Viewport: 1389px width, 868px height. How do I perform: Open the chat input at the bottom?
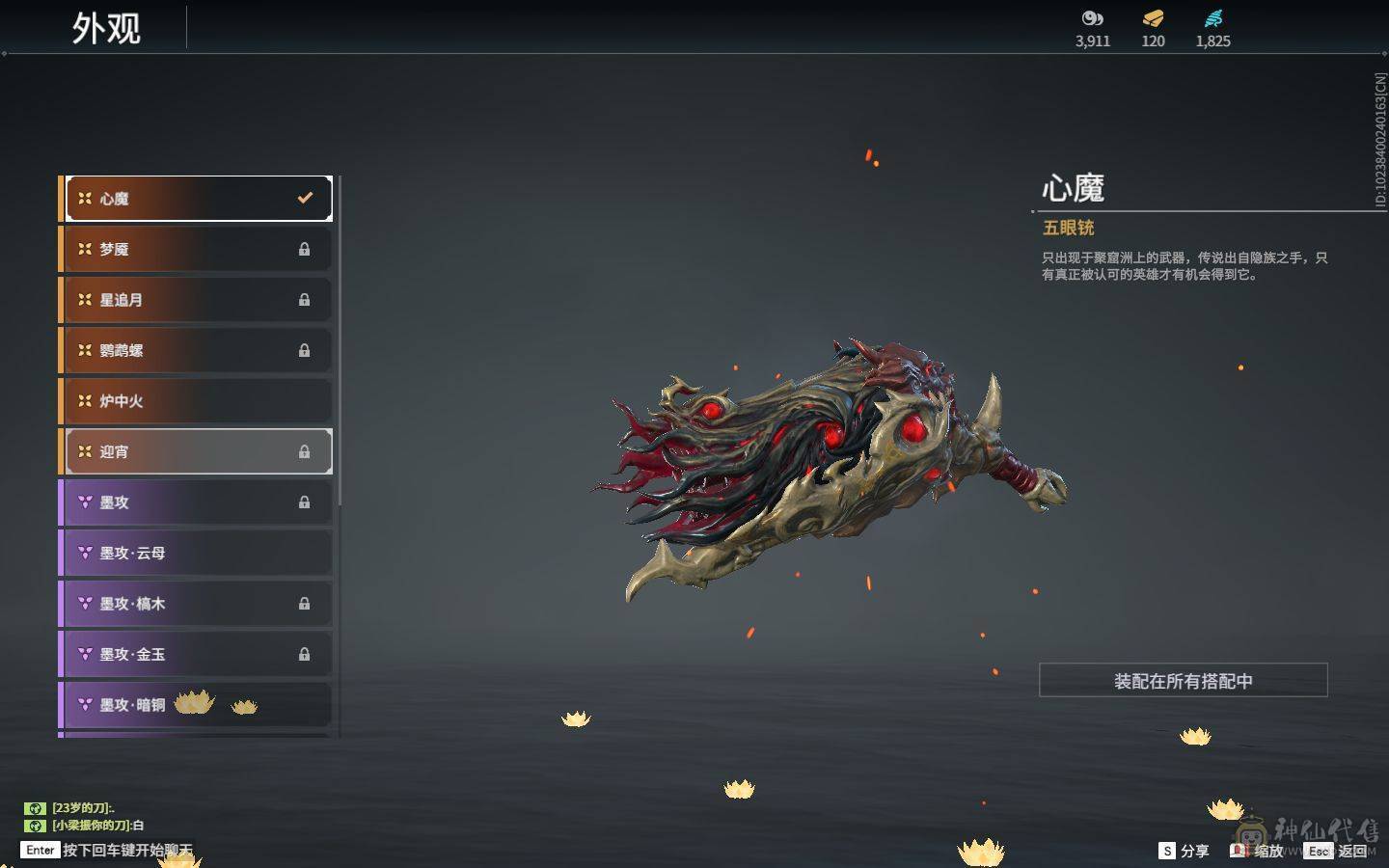click(x=125, y=851)
